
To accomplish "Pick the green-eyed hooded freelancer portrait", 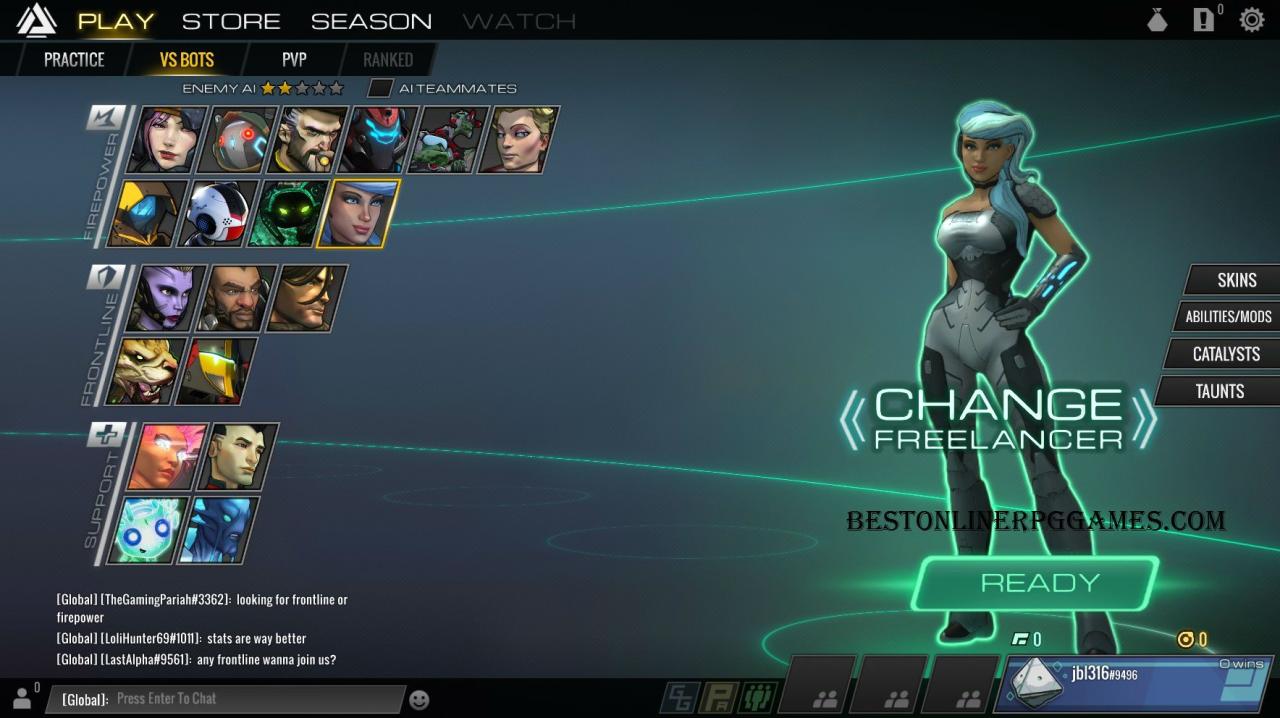I will pos(288,213).
